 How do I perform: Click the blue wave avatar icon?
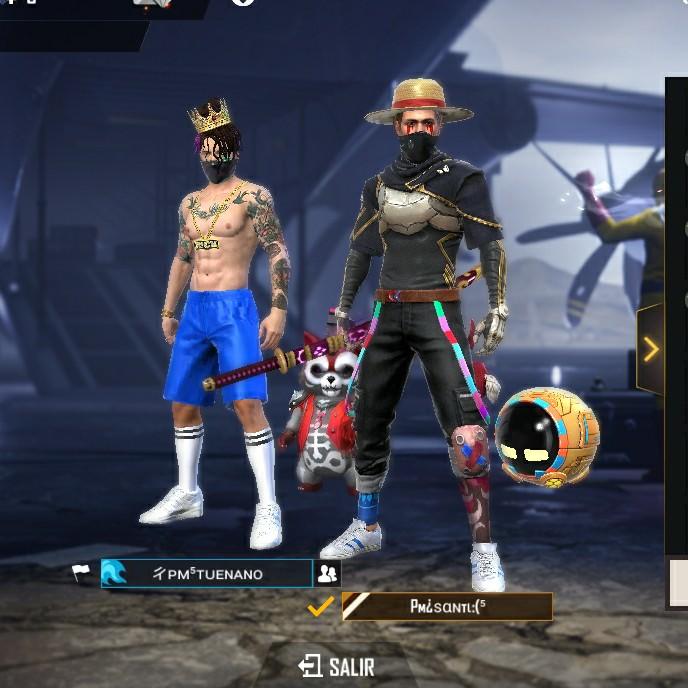tap(115, 574)
